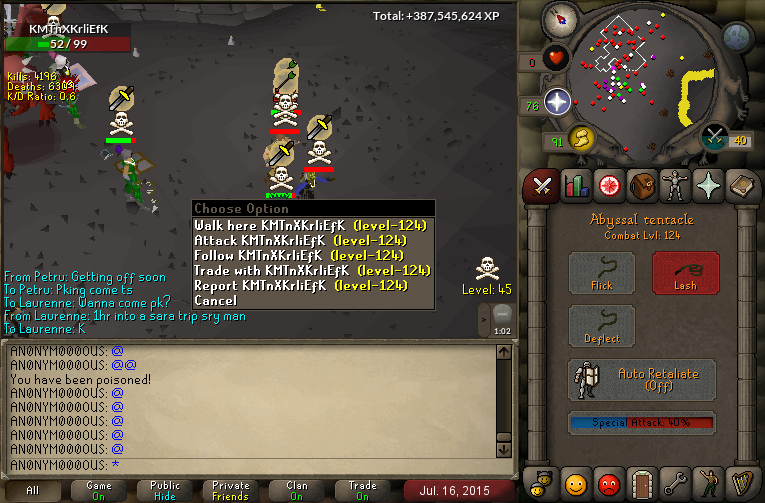This screenshot has width=765, height=503.
Task: Toggle Auto Retaliate on
Action: (642, 380)
